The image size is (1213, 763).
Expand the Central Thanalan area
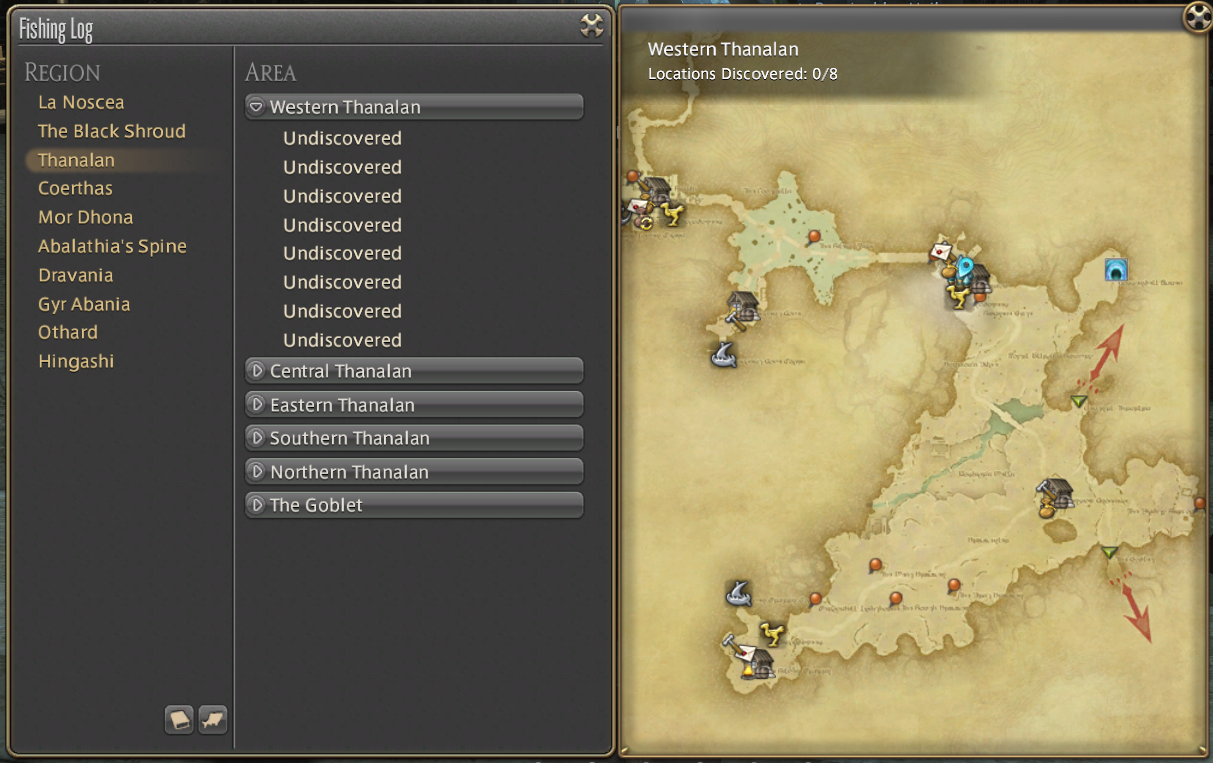click(414, 371)
